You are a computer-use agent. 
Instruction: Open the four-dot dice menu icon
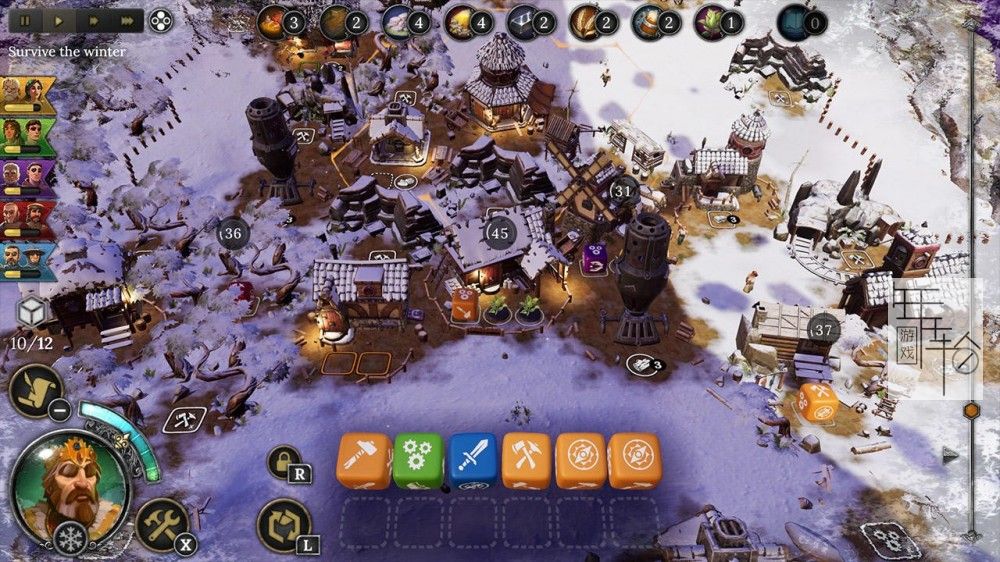160,20
